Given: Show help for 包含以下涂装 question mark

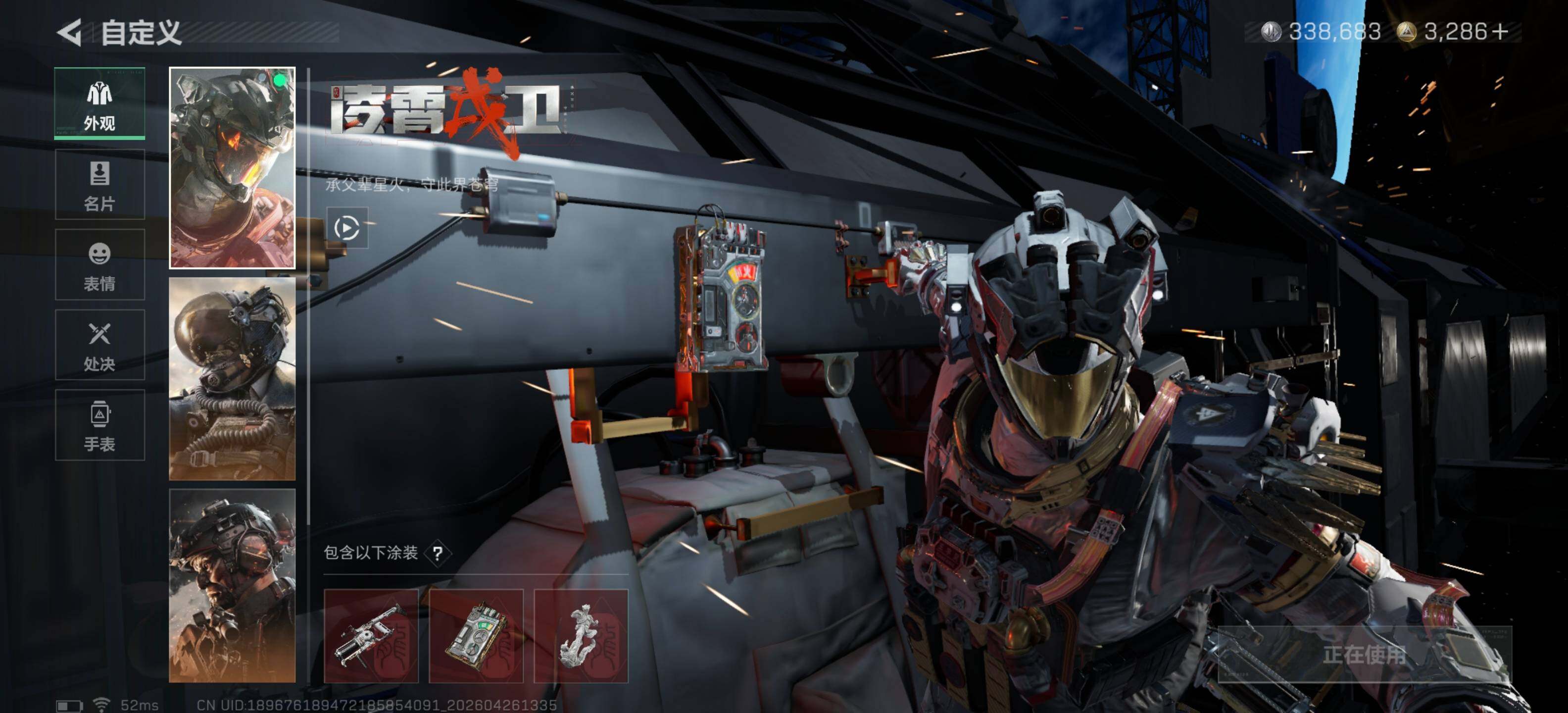Looking at the screenshot, I should (438, 553).
